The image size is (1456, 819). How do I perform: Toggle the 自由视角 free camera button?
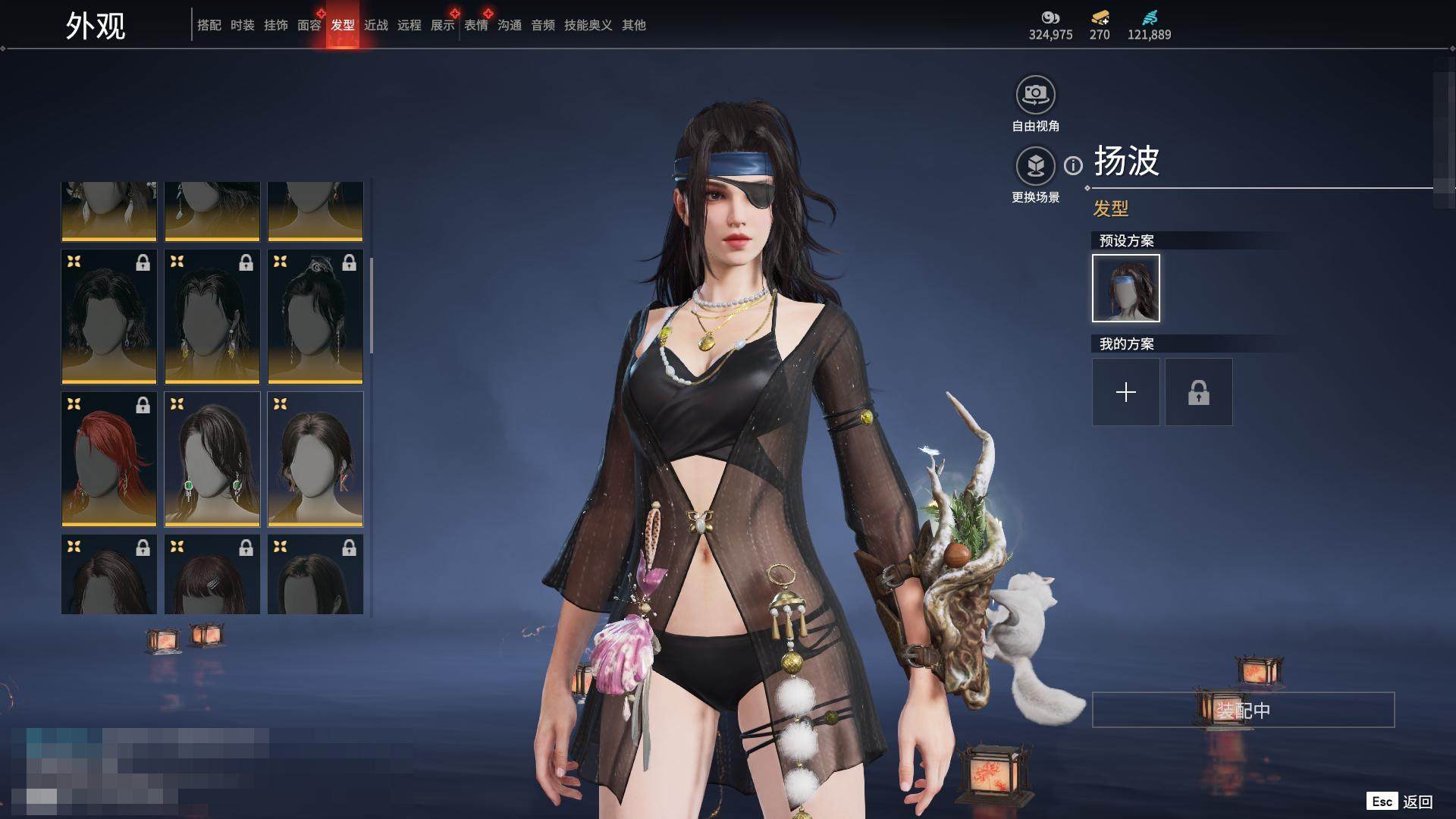pos(1035,96)
